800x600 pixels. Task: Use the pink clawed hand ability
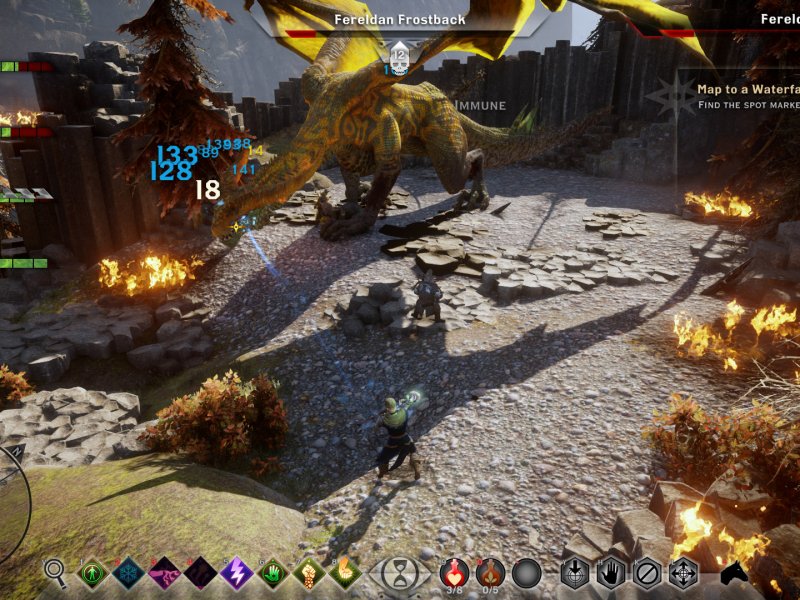tap(164, 573)
